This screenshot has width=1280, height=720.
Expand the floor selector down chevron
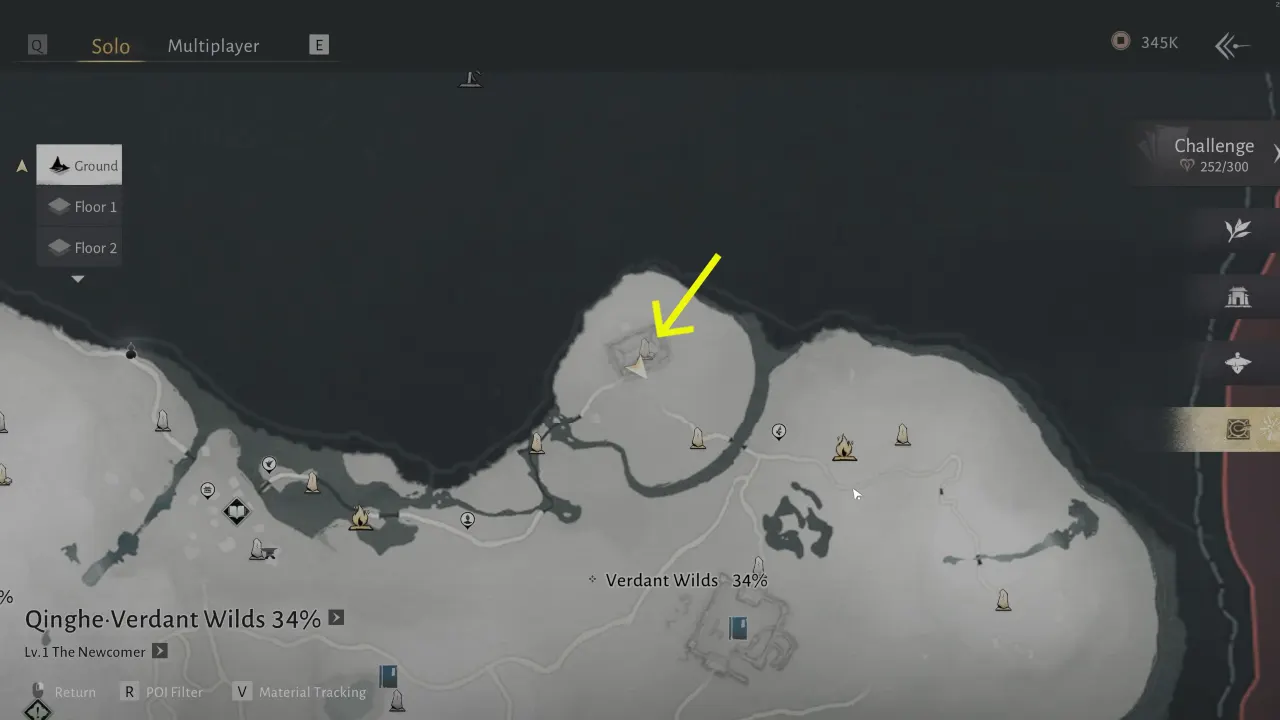coord(78,279)
